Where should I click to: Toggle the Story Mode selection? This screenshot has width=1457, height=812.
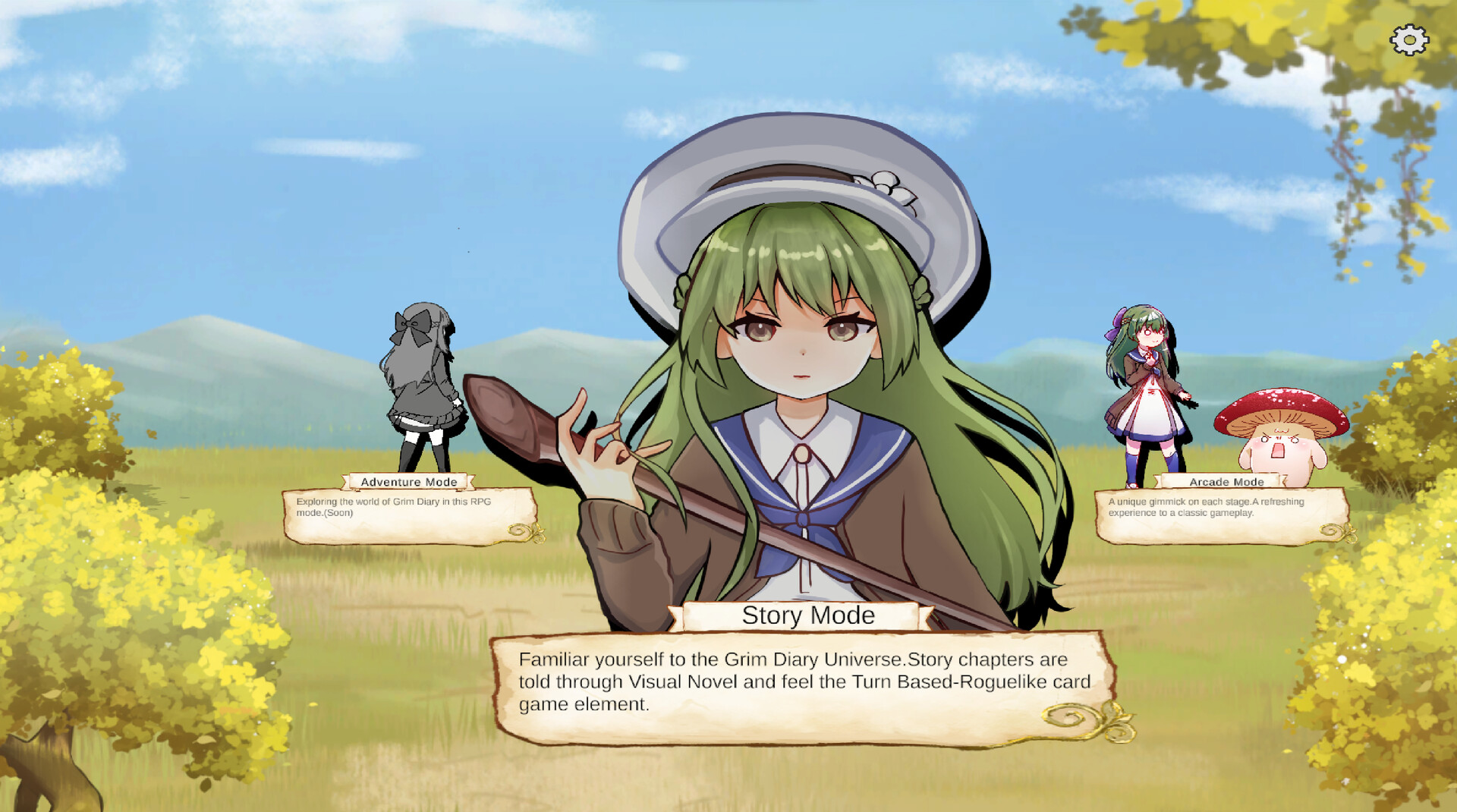coord(808,615)
